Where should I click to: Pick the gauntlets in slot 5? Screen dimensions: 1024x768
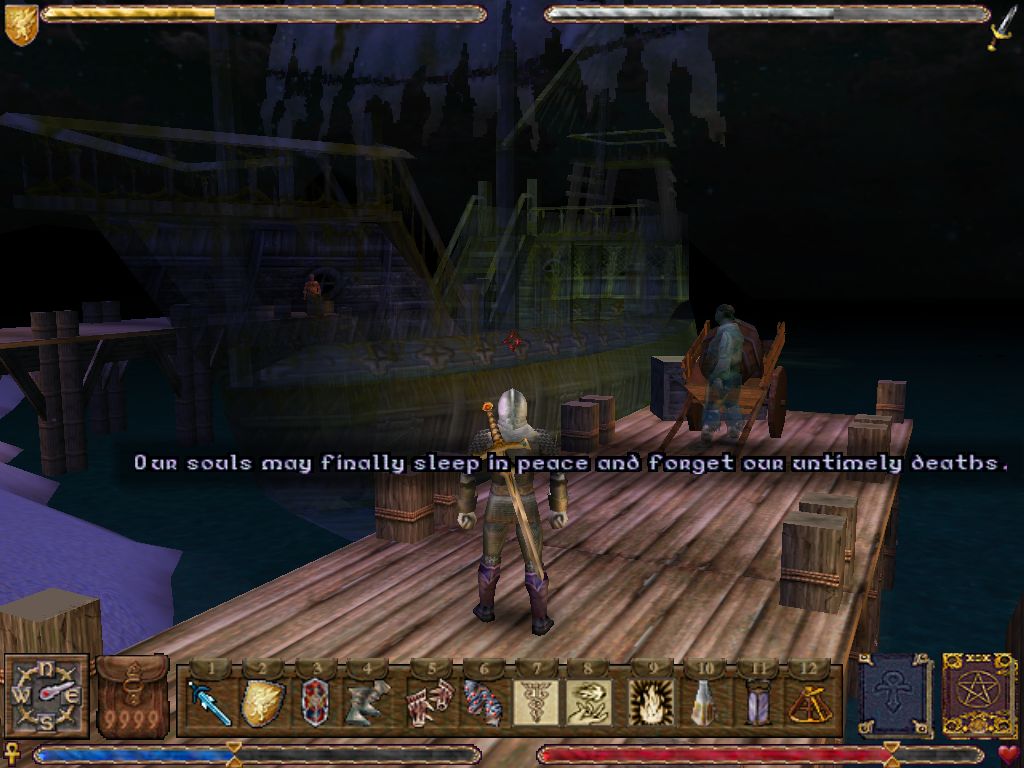(430, 701)
